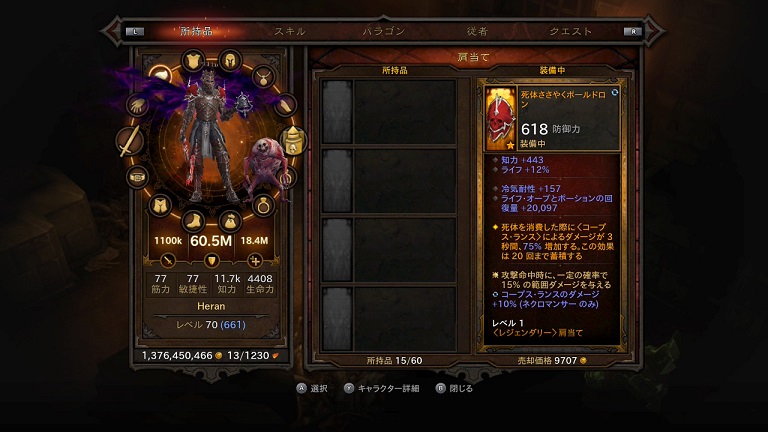
Task: Click the equipped 死体ささやくポールドロン item icon
Action: (499, 112)
